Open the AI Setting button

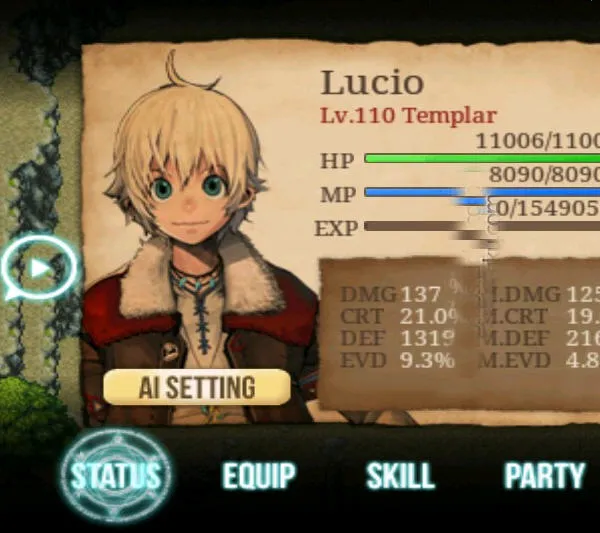tap(197, 387)
